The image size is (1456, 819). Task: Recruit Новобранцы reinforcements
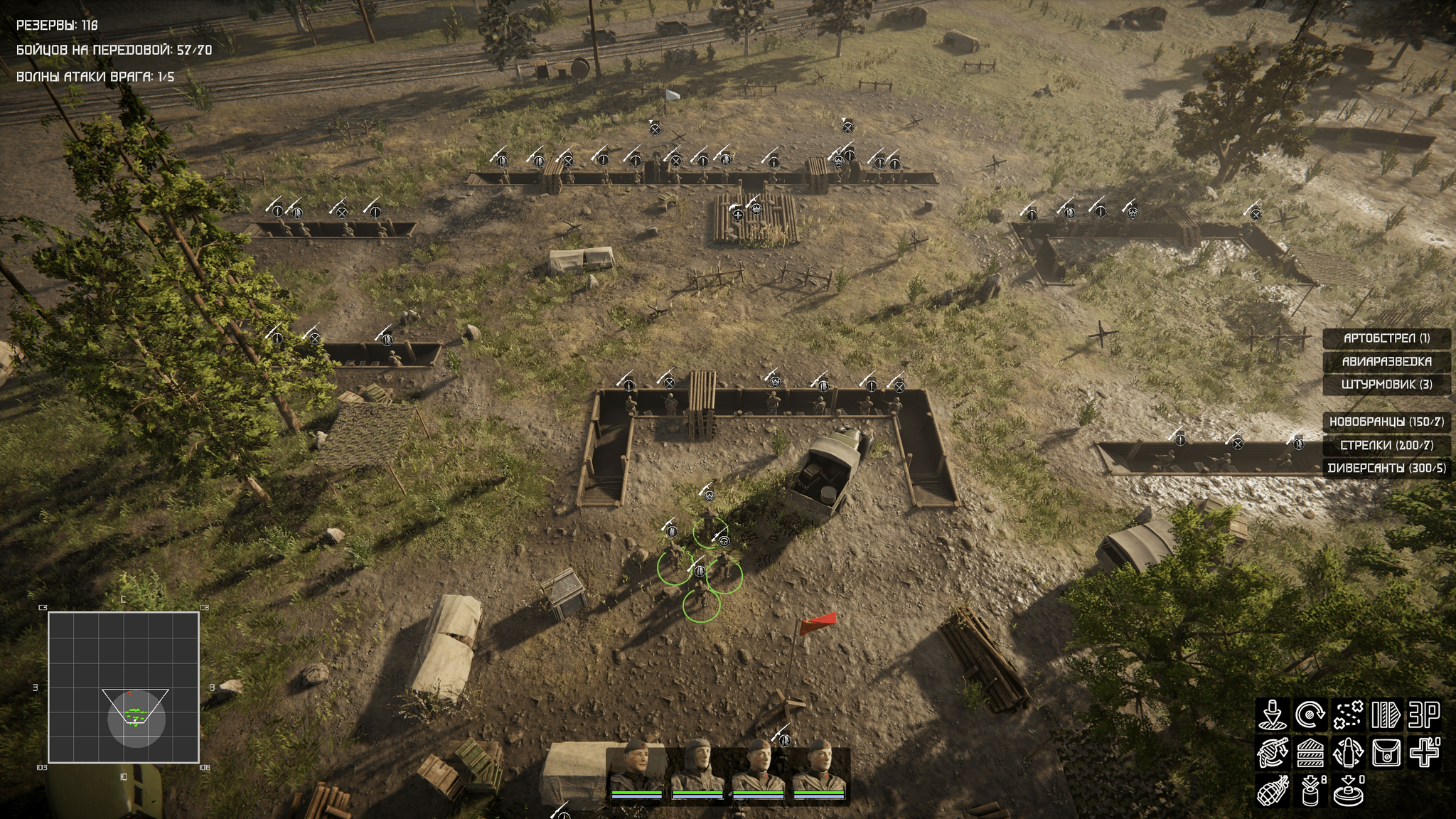coord(1386,422)
